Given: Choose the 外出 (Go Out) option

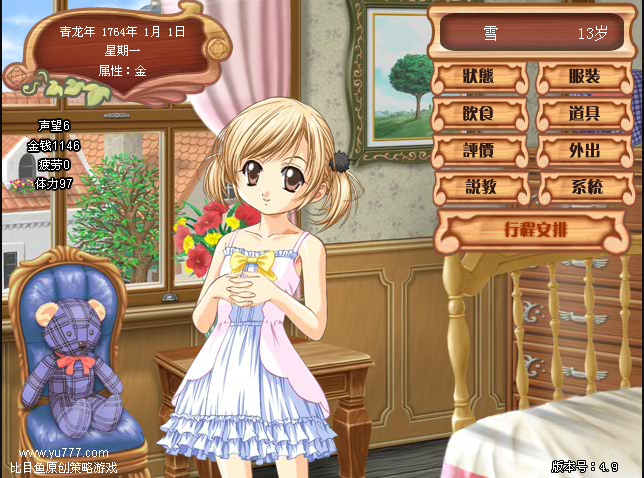Looking at the screenshot, I should (x=584, y=150).
